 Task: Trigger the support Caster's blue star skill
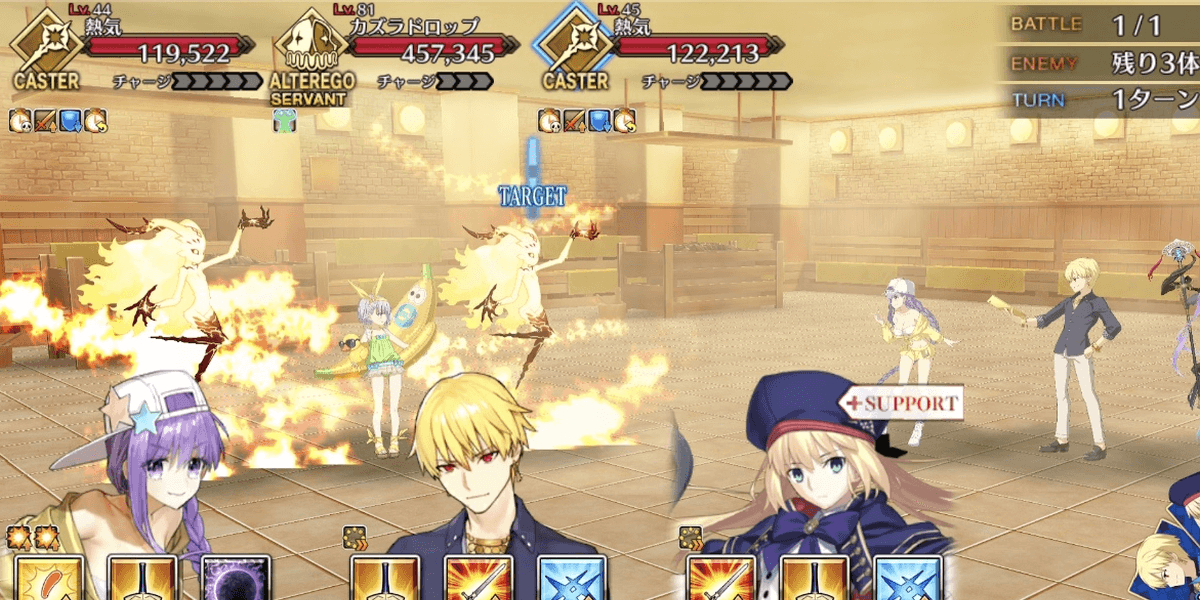[907, 580]
